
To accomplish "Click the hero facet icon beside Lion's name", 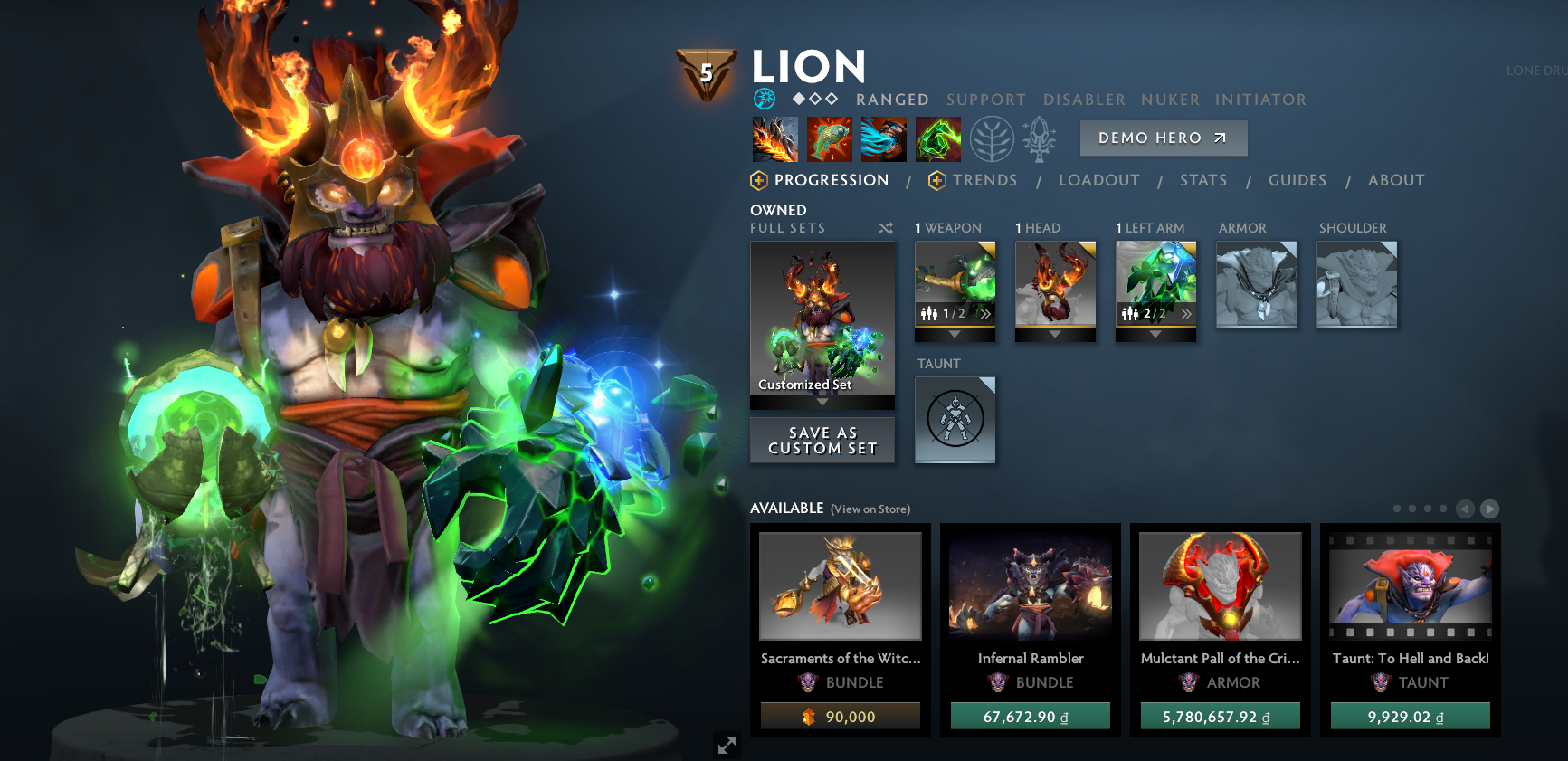I will click(x=763, y=100).
